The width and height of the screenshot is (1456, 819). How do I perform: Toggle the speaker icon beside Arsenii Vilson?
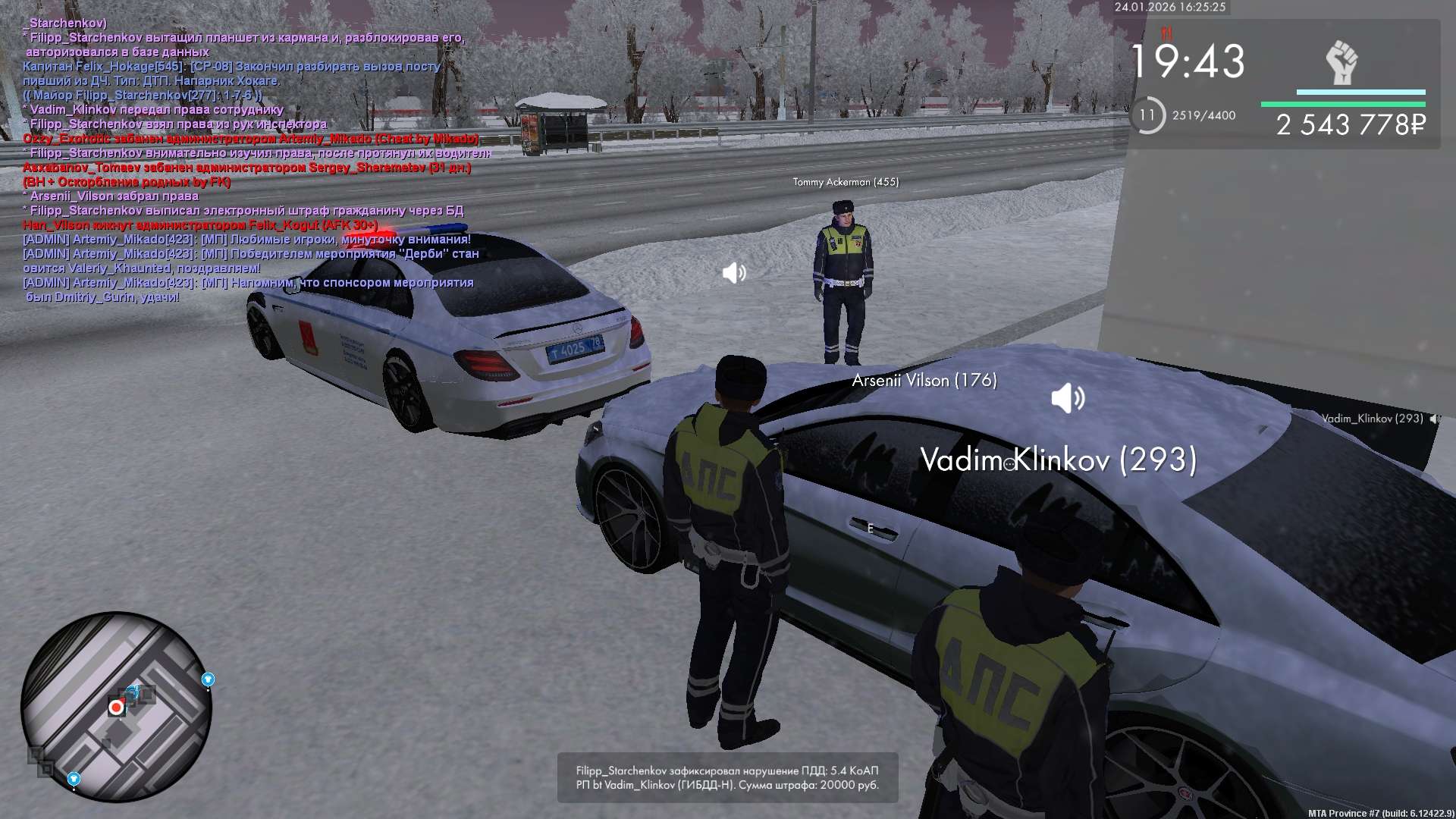tap(1068, 398)
